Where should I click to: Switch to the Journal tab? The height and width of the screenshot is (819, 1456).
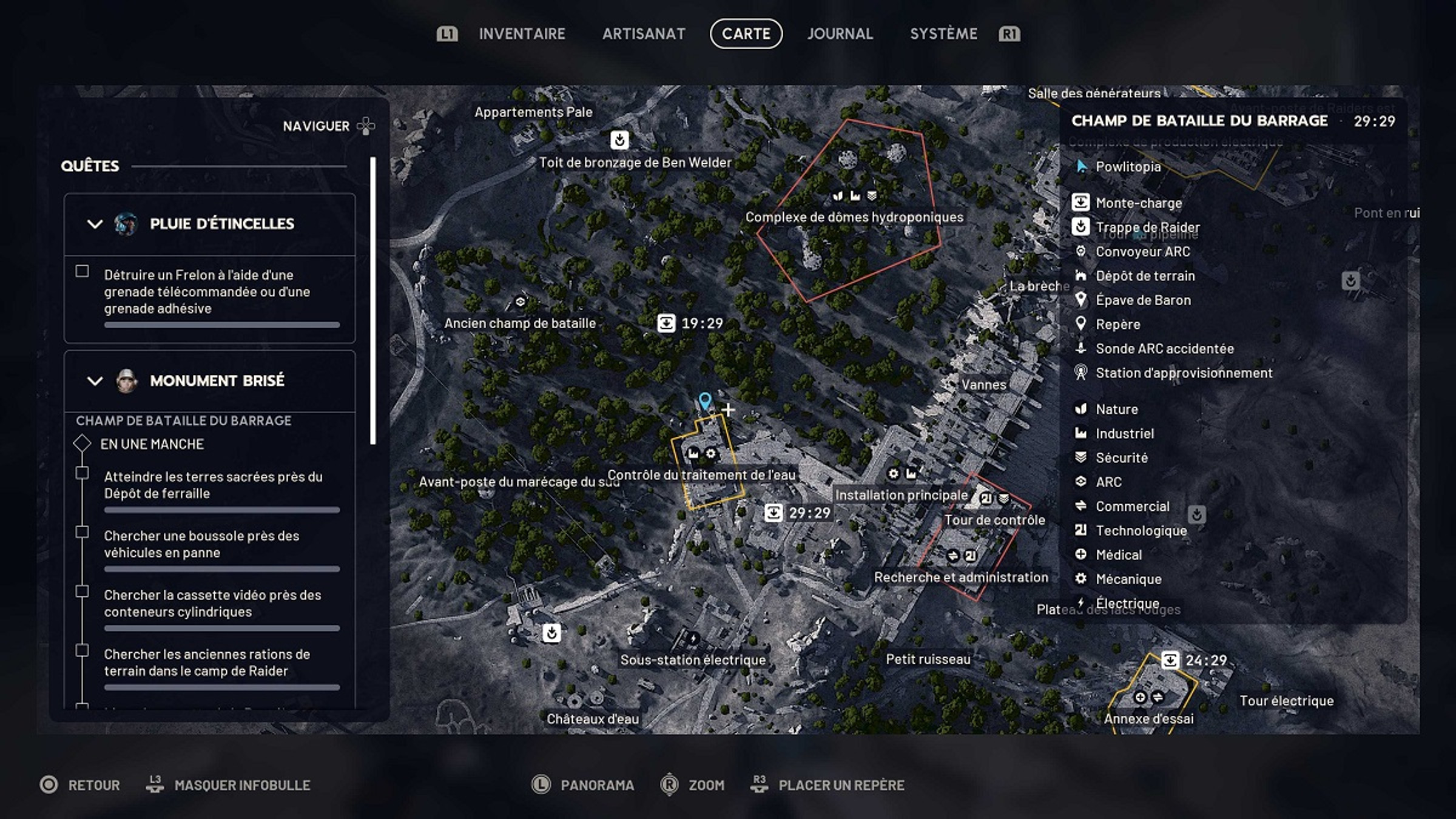(840, 34)
